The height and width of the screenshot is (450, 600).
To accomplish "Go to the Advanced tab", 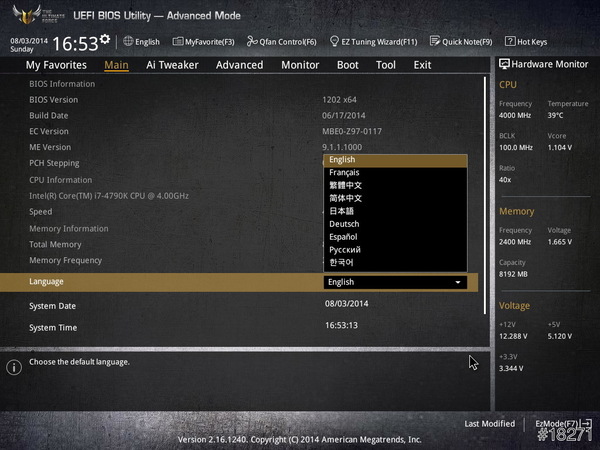I will pos(239,65).
